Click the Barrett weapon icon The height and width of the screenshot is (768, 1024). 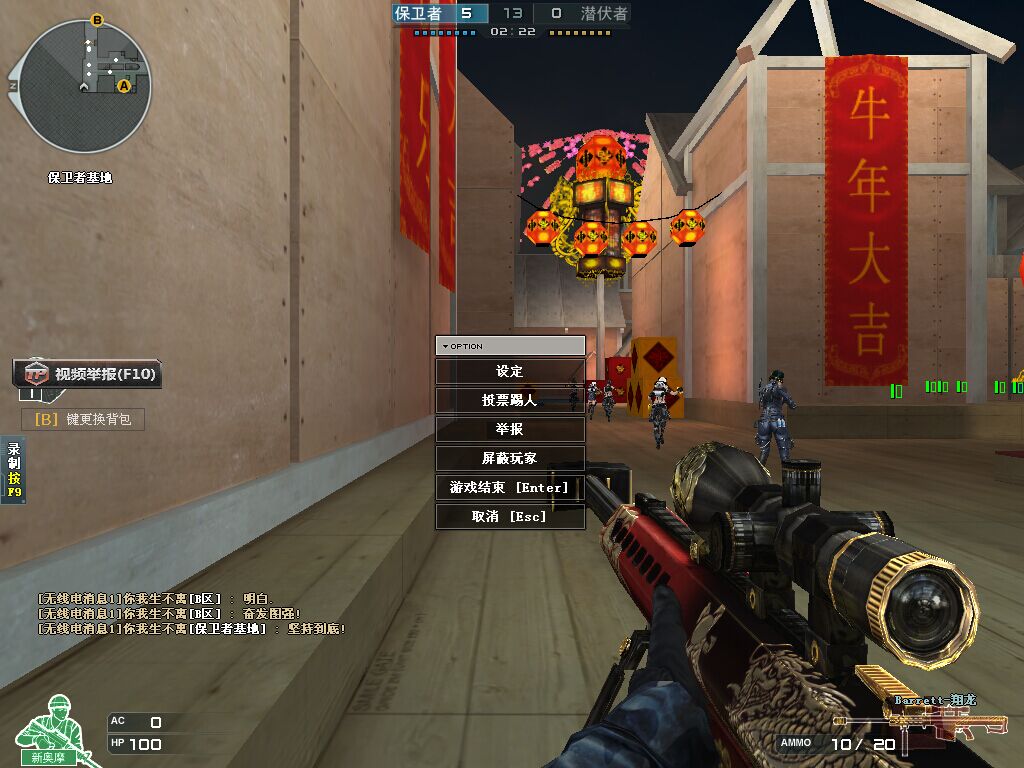coord(936,722)
